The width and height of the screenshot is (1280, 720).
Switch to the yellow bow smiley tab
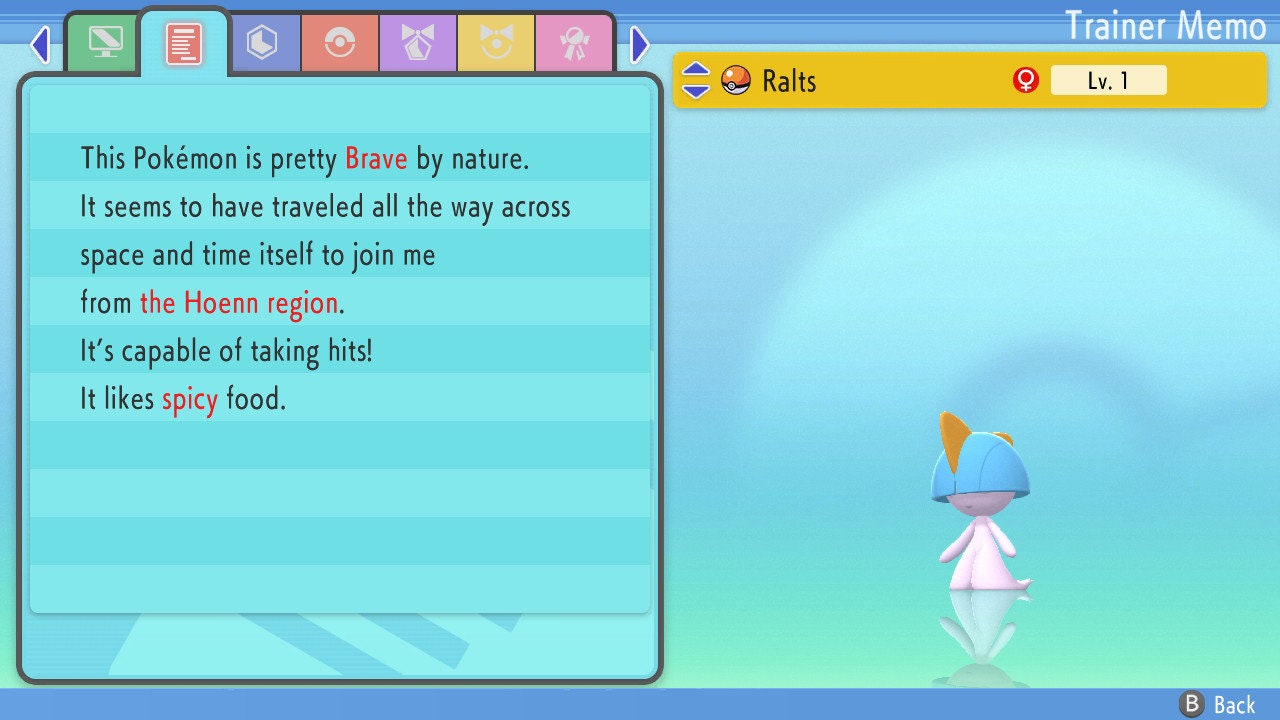496,43
